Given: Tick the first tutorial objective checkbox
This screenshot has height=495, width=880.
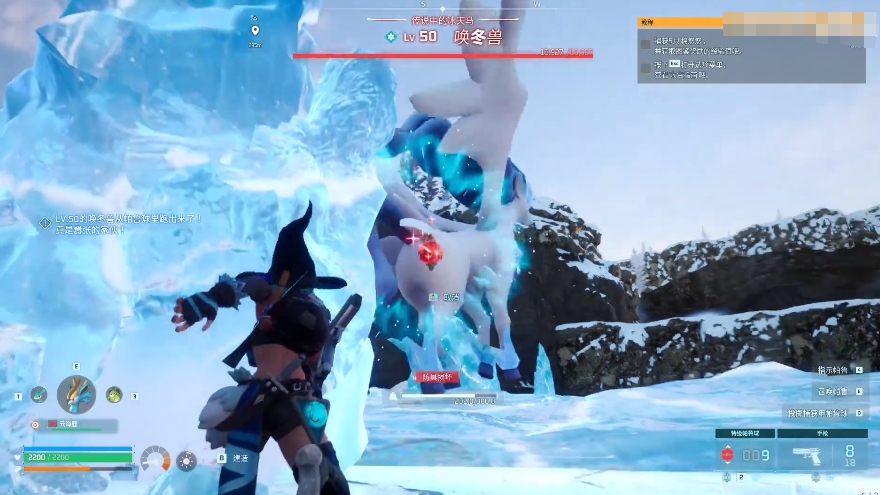Looking at the screenshot, I should point(645,44).
